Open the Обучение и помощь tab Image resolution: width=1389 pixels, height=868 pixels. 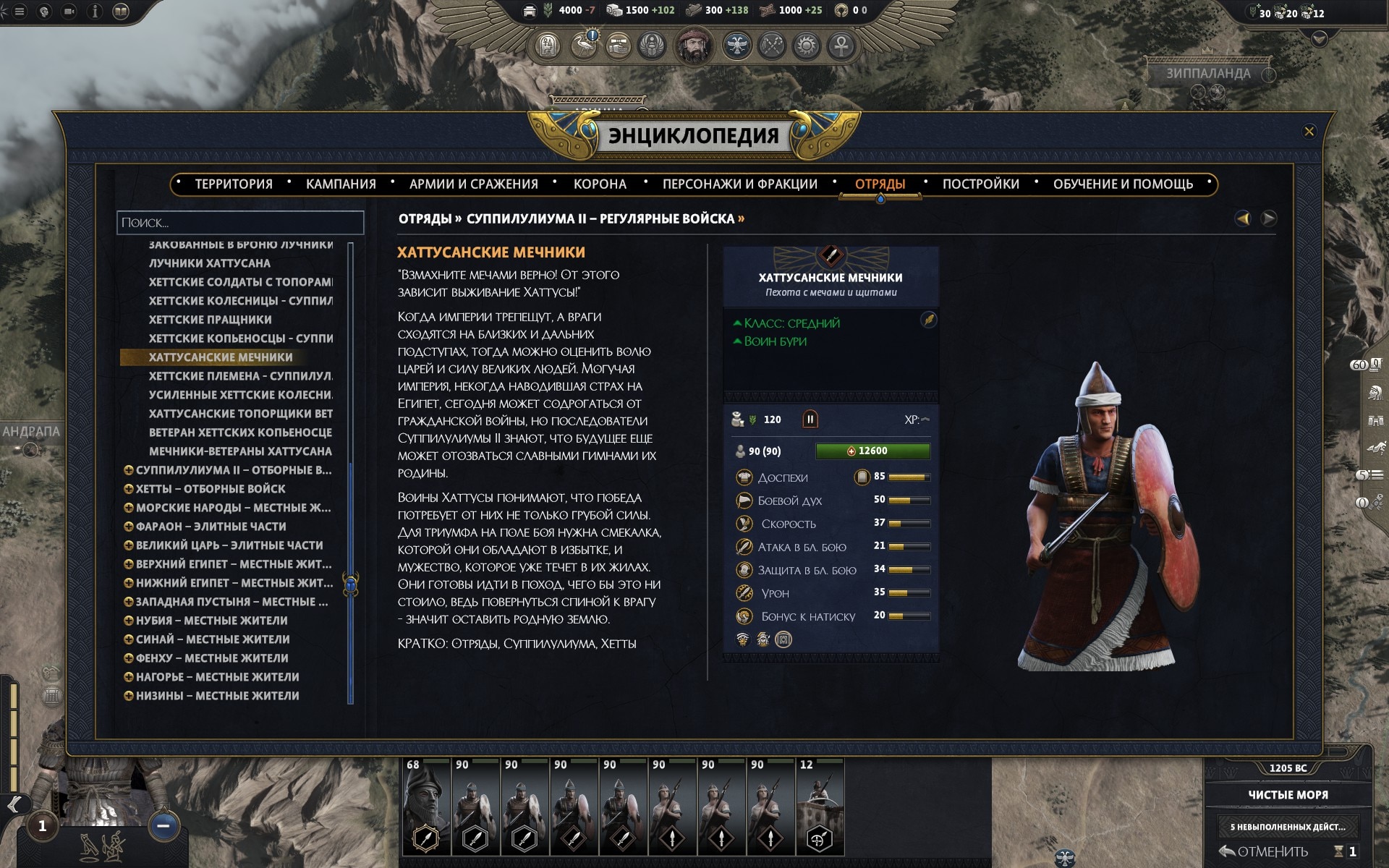coord(1123,184)
